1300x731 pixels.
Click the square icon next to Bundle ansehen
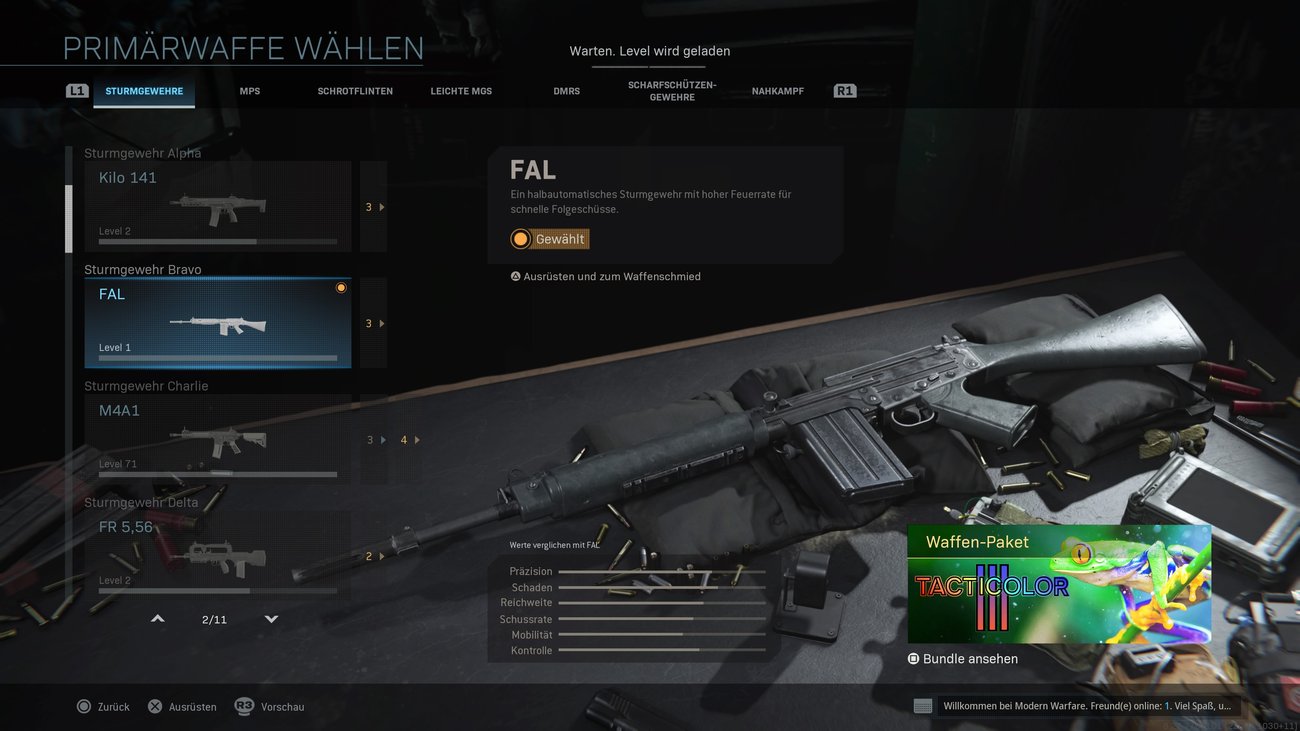point(912,658)
